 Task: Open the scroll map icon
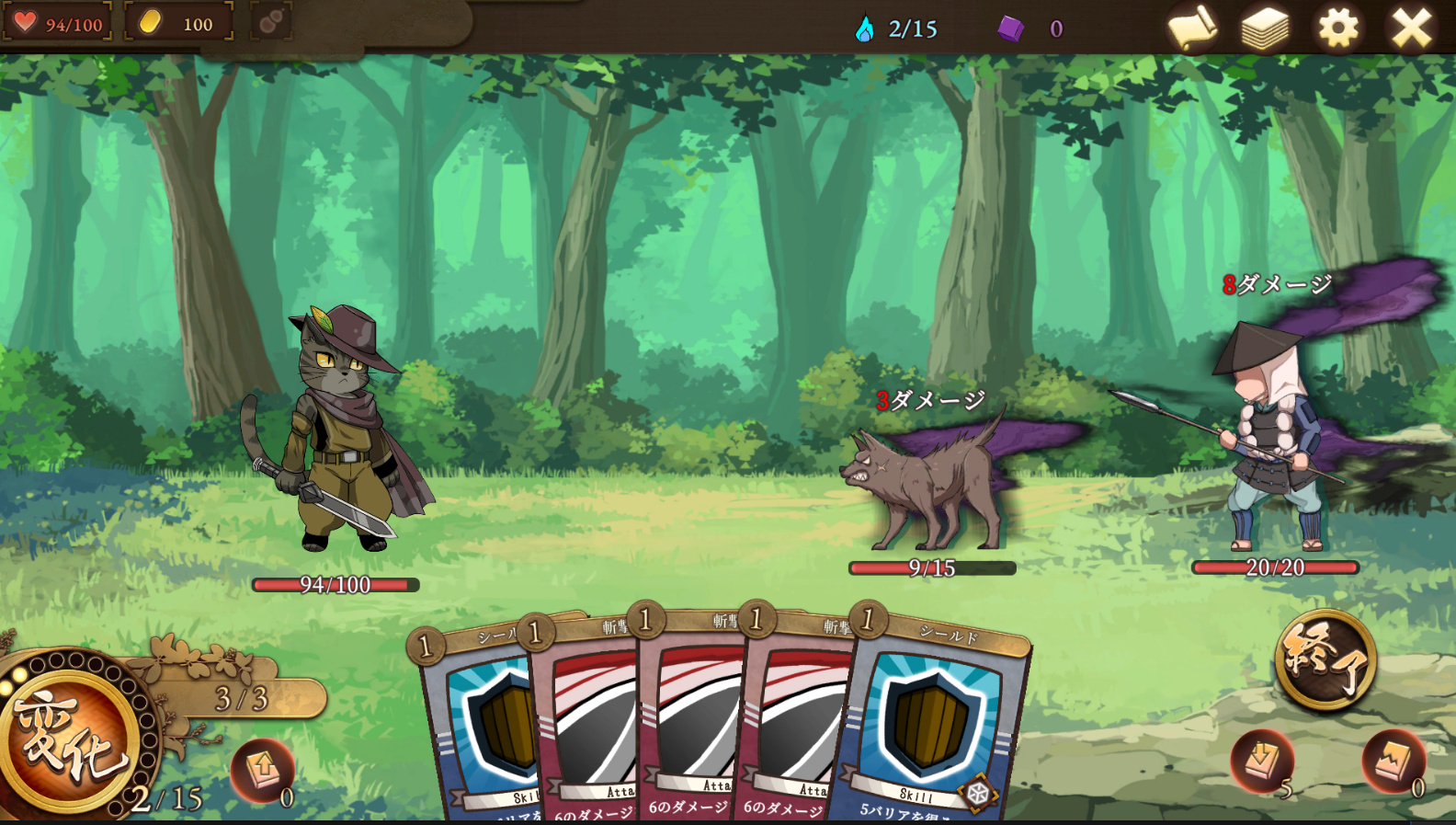click(x=1192, y=29)
